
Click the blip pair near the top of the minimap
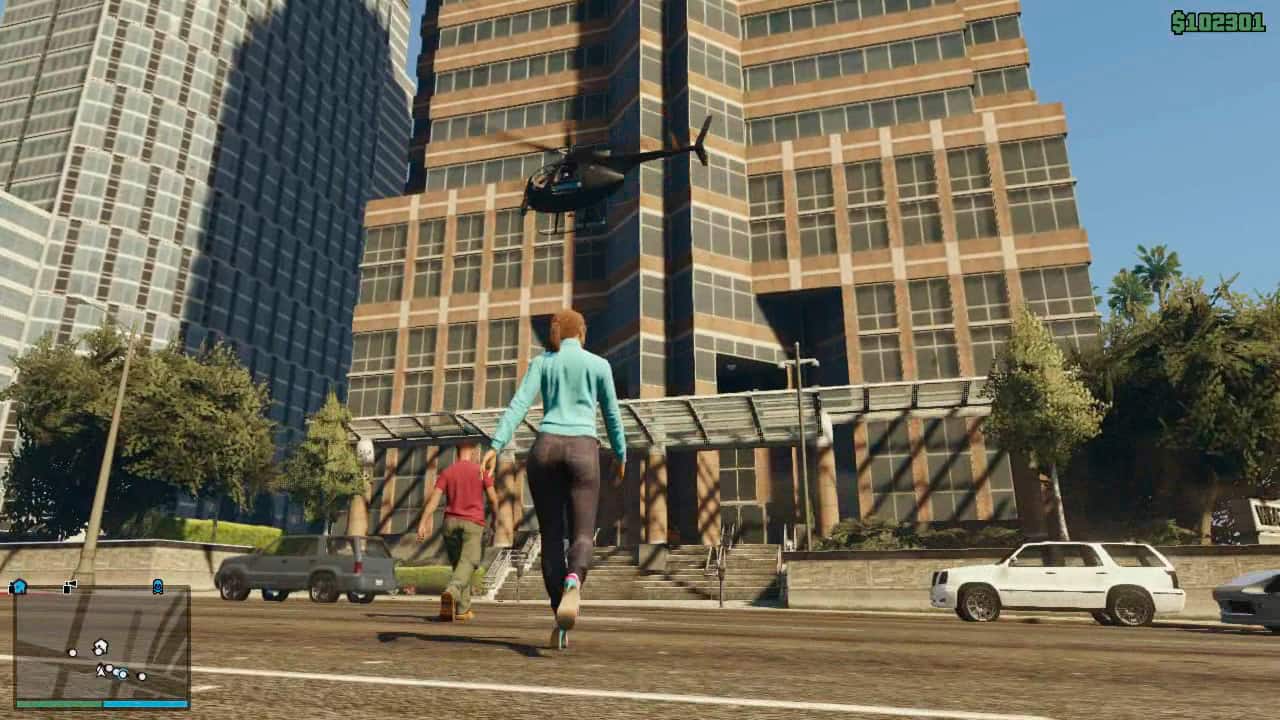(x=100, y=647)
